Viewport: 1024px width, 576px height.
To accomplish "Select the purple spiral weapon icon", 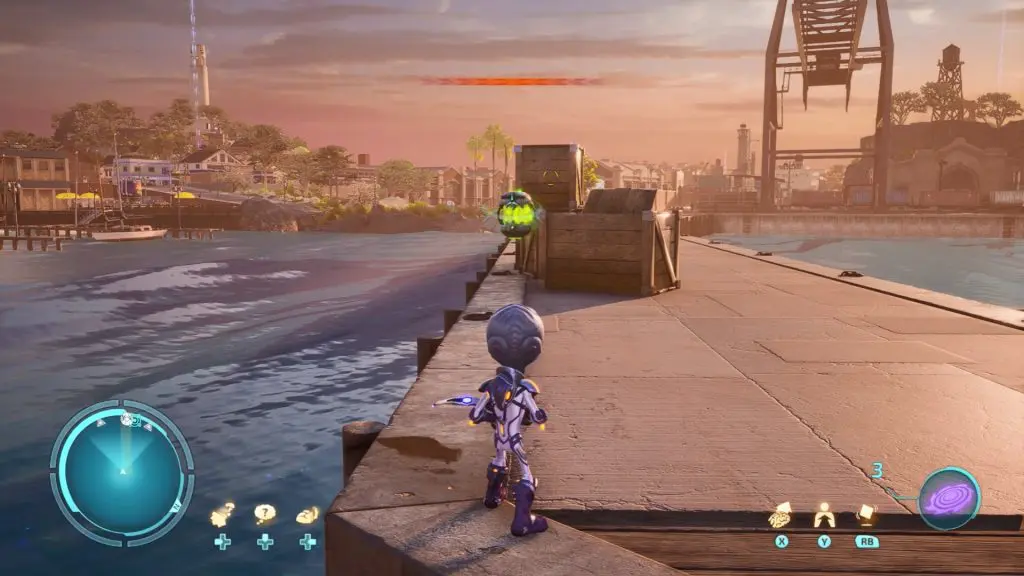I will click(x=949, y=498).
